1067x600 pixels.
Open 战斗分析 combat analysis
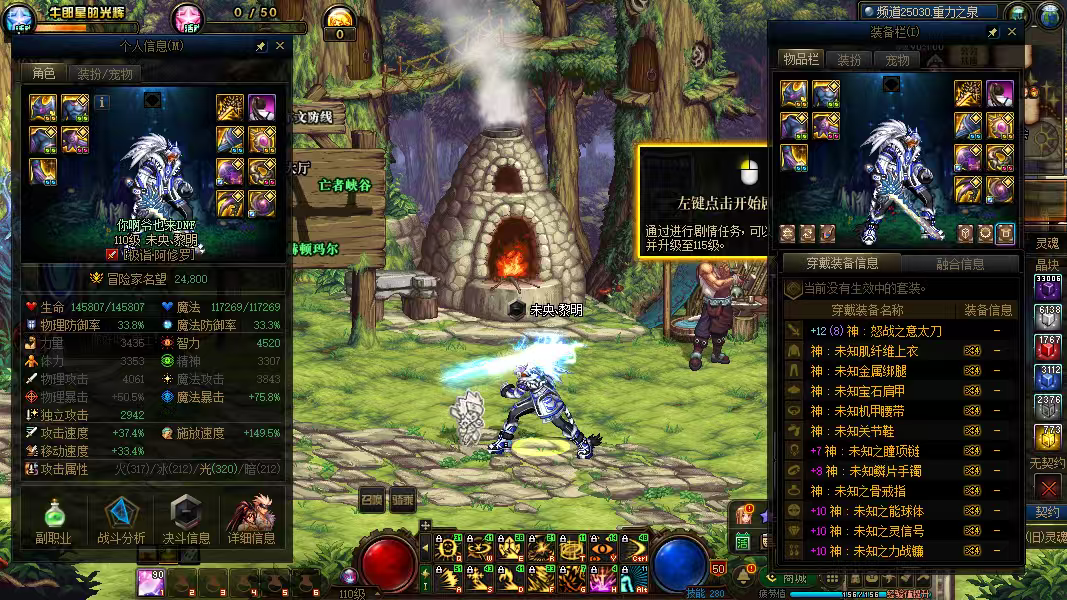click(x=121, y=521)
